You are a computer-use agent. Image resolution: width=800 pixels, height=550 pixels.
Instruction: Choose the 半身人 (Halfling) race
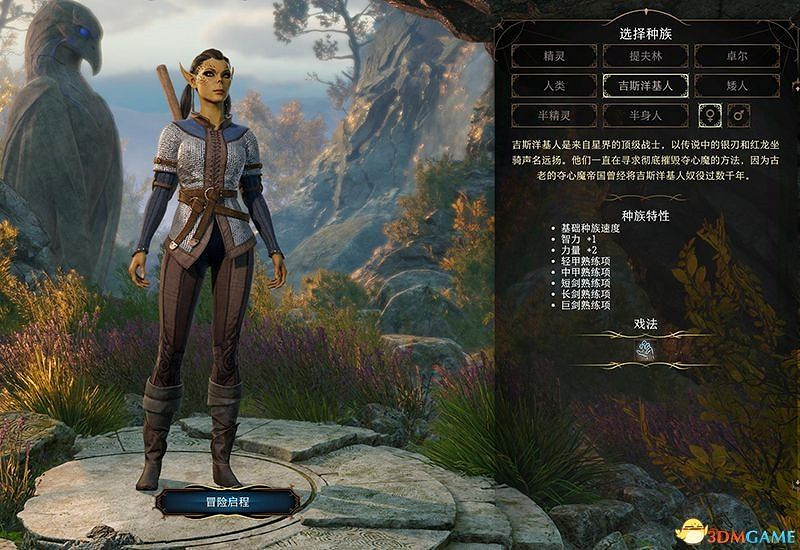tap(645, 115)
